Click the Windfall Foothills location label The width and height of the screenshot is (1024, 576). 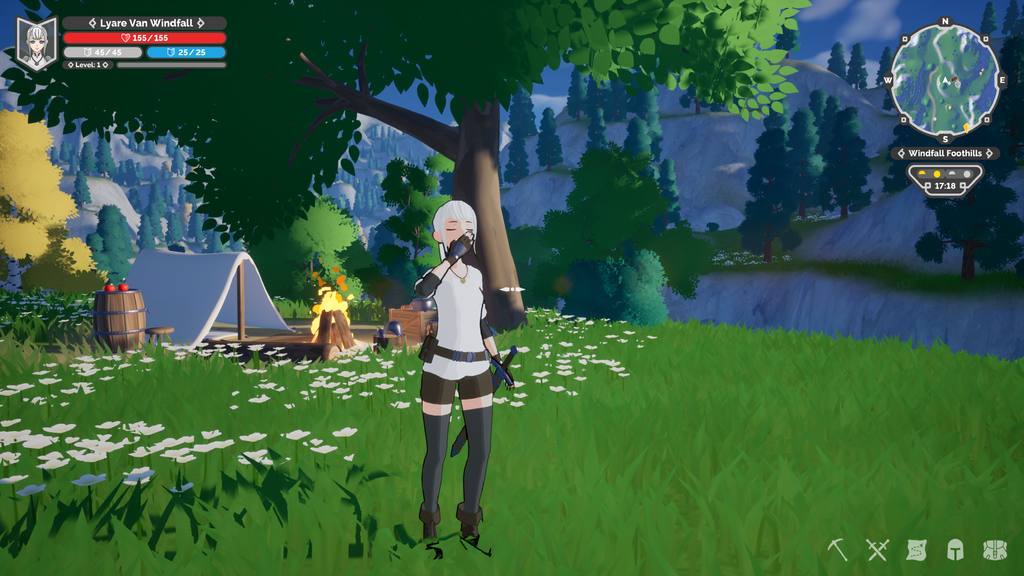945,153
